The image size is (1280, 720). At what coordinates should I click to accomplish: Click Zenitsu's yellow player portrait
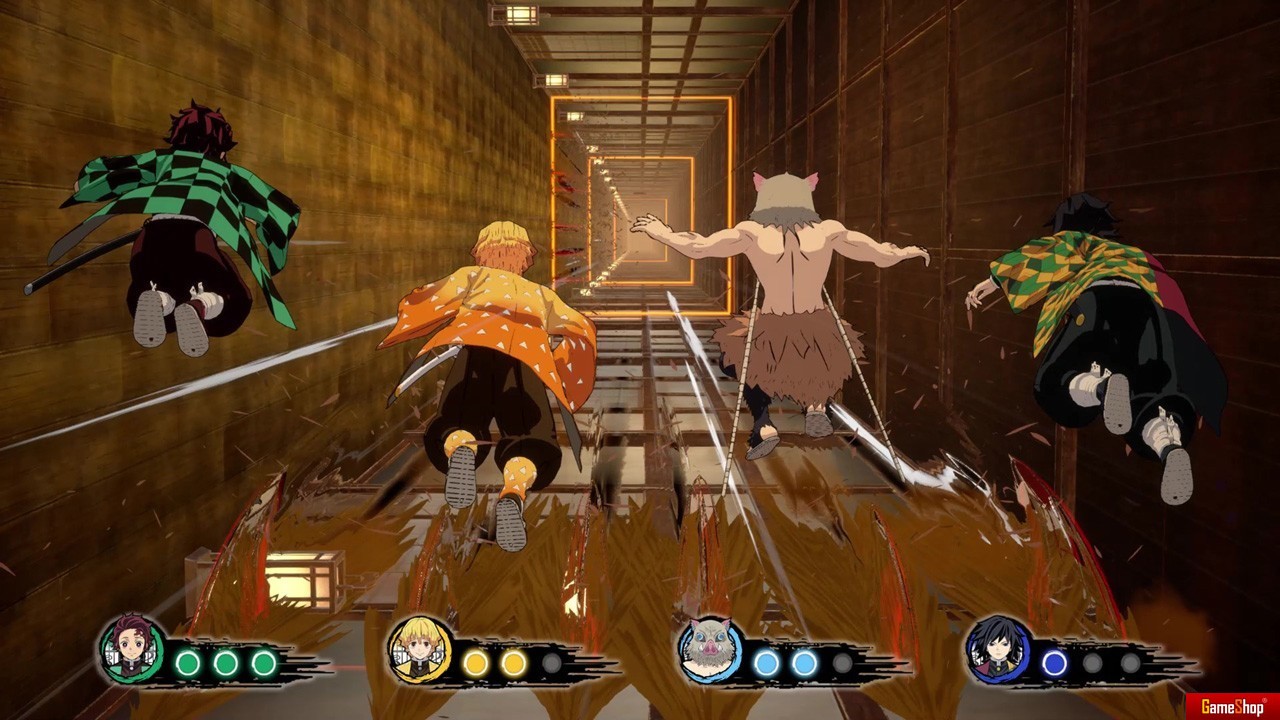(420, 650)
